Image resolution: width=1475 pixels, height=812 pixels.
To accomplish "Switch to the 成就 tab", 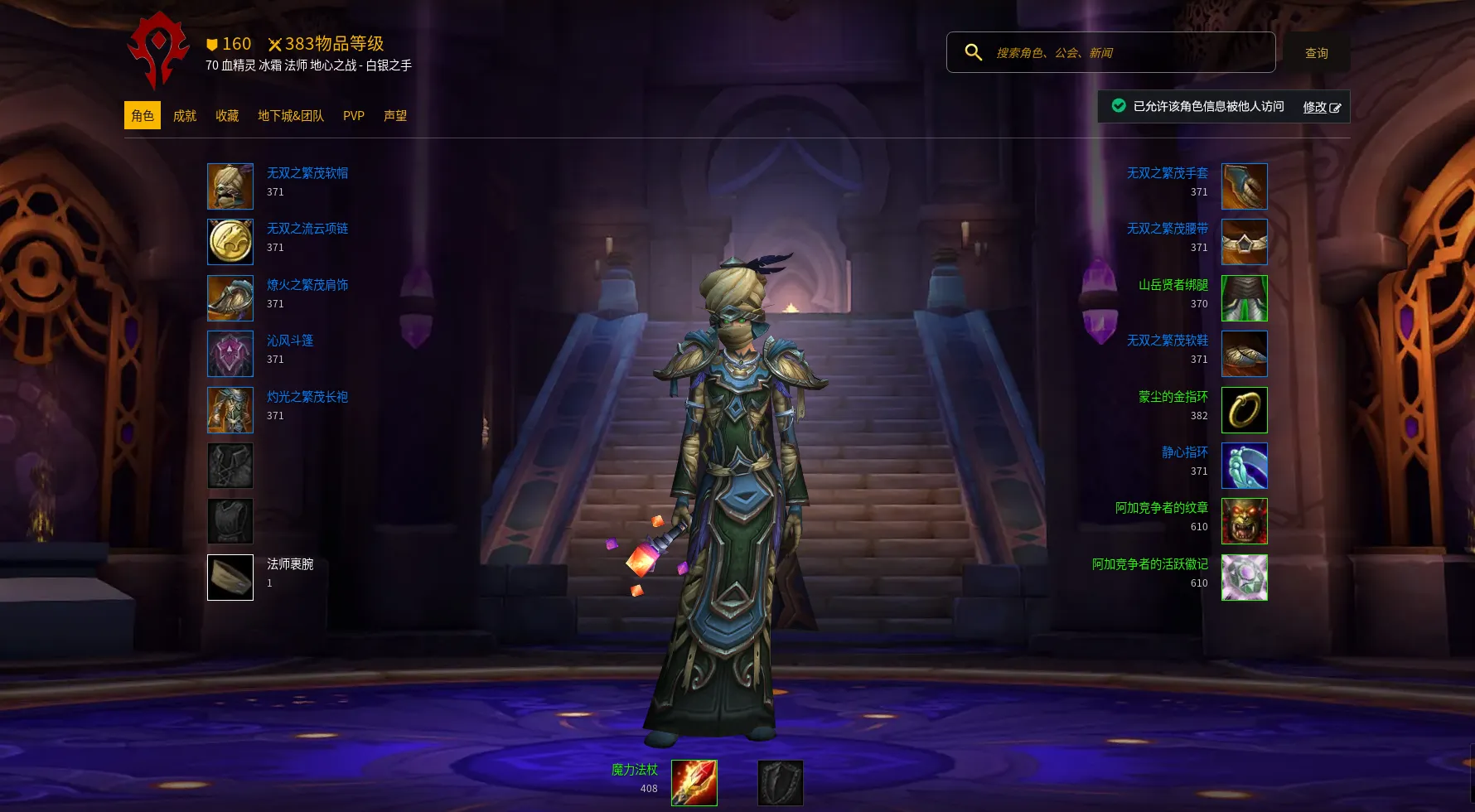I will (185, 116).
